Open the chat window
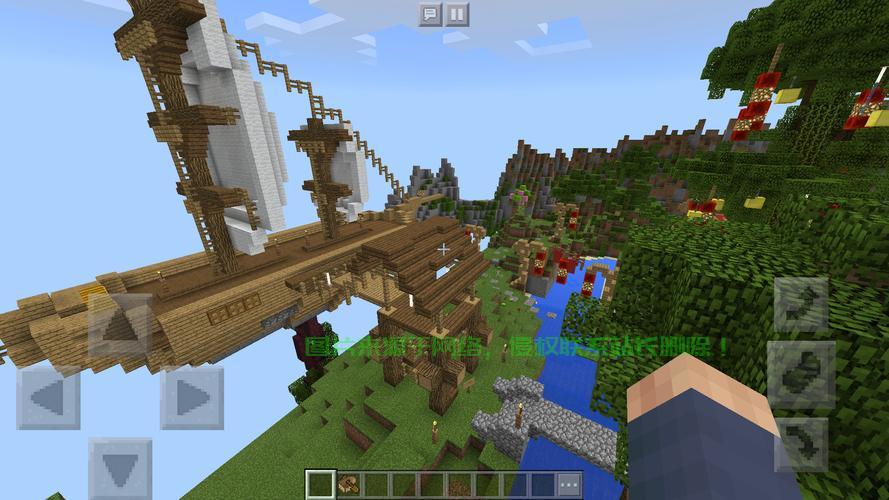889x500 pixels. (x=430, y=14)
